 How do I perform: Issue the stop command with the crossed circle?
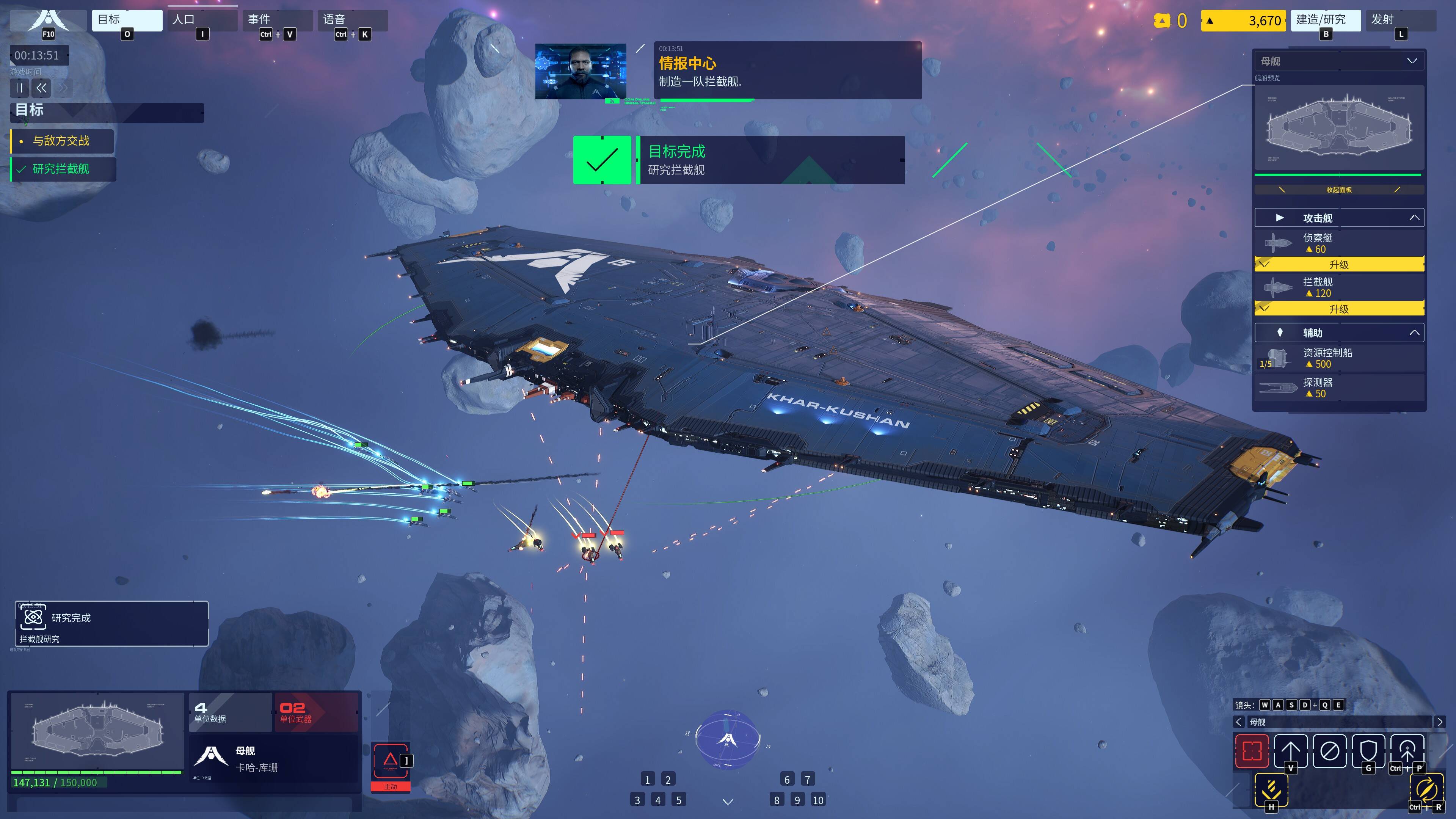(1329, 751)
